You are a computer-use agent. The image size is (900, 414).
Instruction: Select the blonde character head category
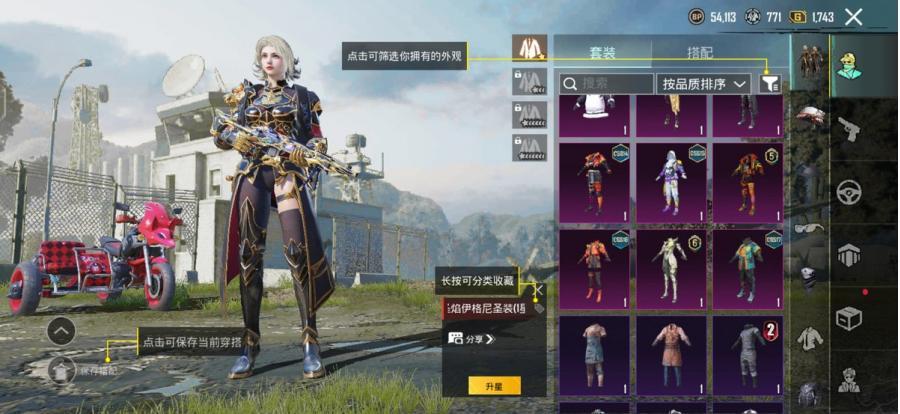[850, 67]
